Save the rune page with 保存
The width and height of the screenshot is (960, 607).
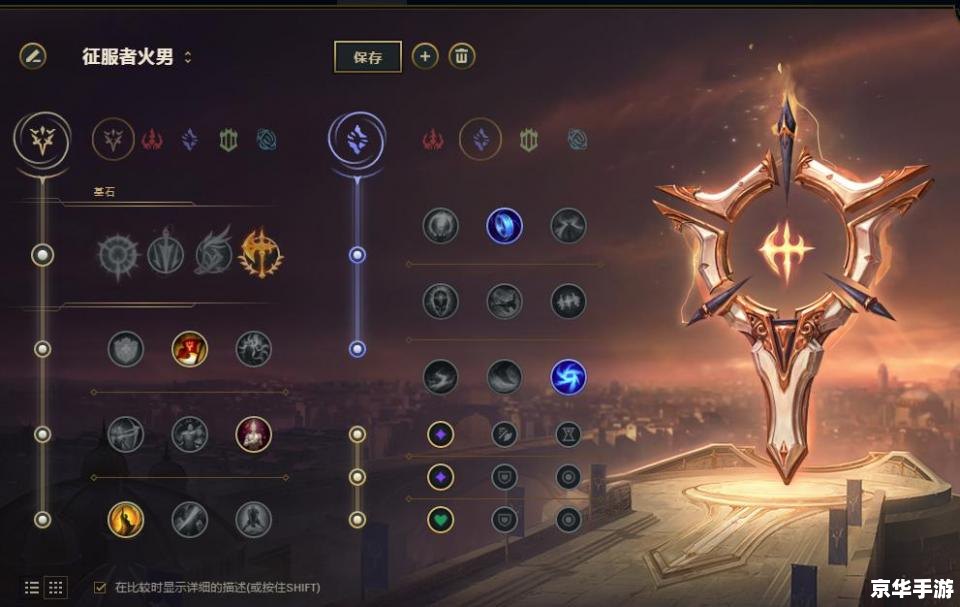(367, 57)
